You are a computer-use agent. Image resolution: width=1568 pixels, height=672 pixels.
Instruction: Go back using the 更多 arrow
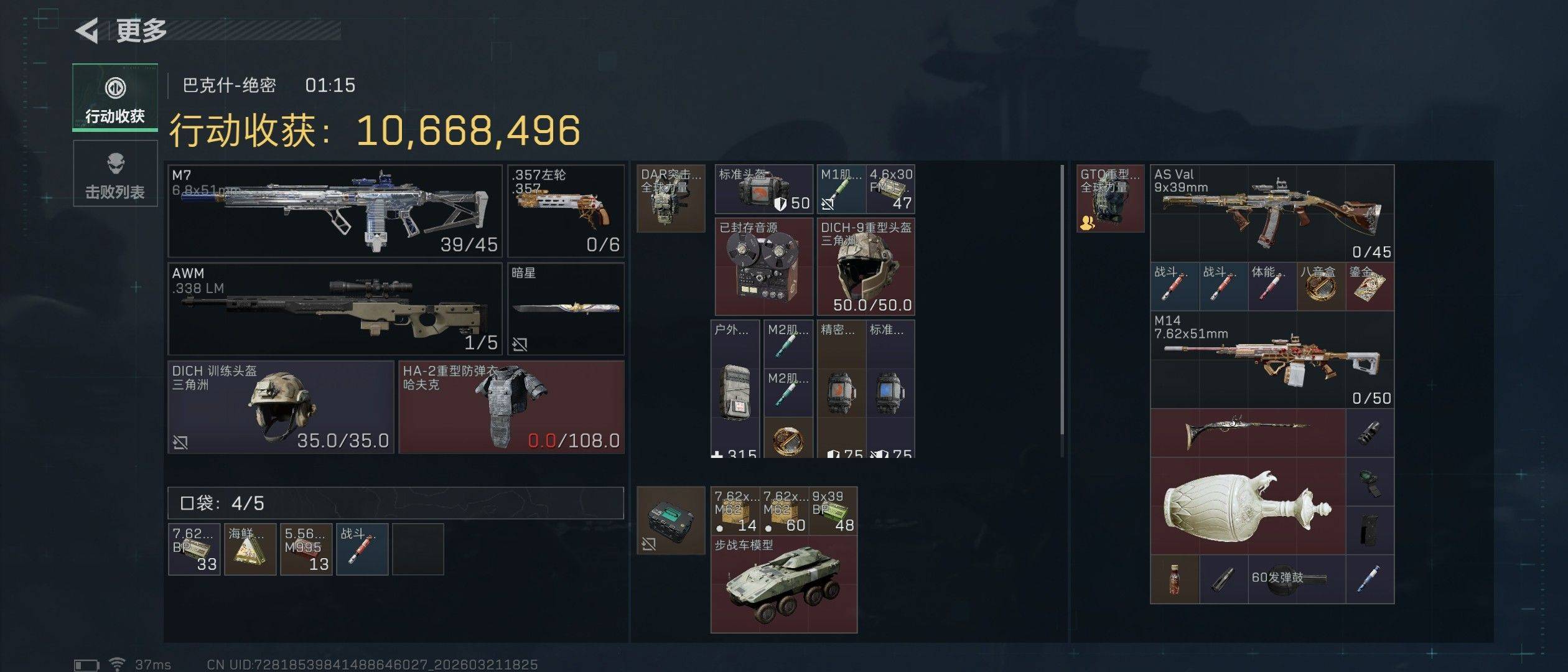click(x=88, y=30)
